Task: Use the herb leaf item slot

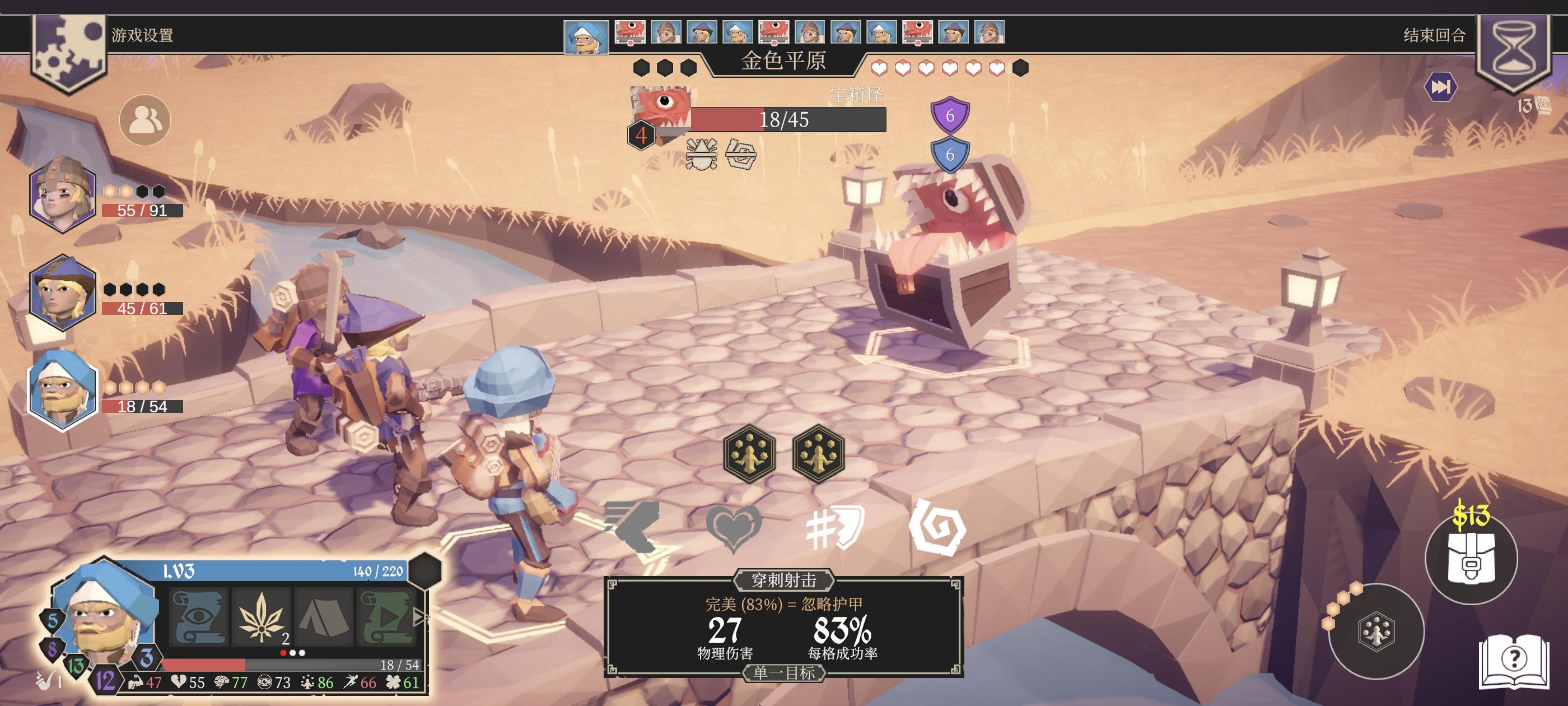Action: click(261, 616)
